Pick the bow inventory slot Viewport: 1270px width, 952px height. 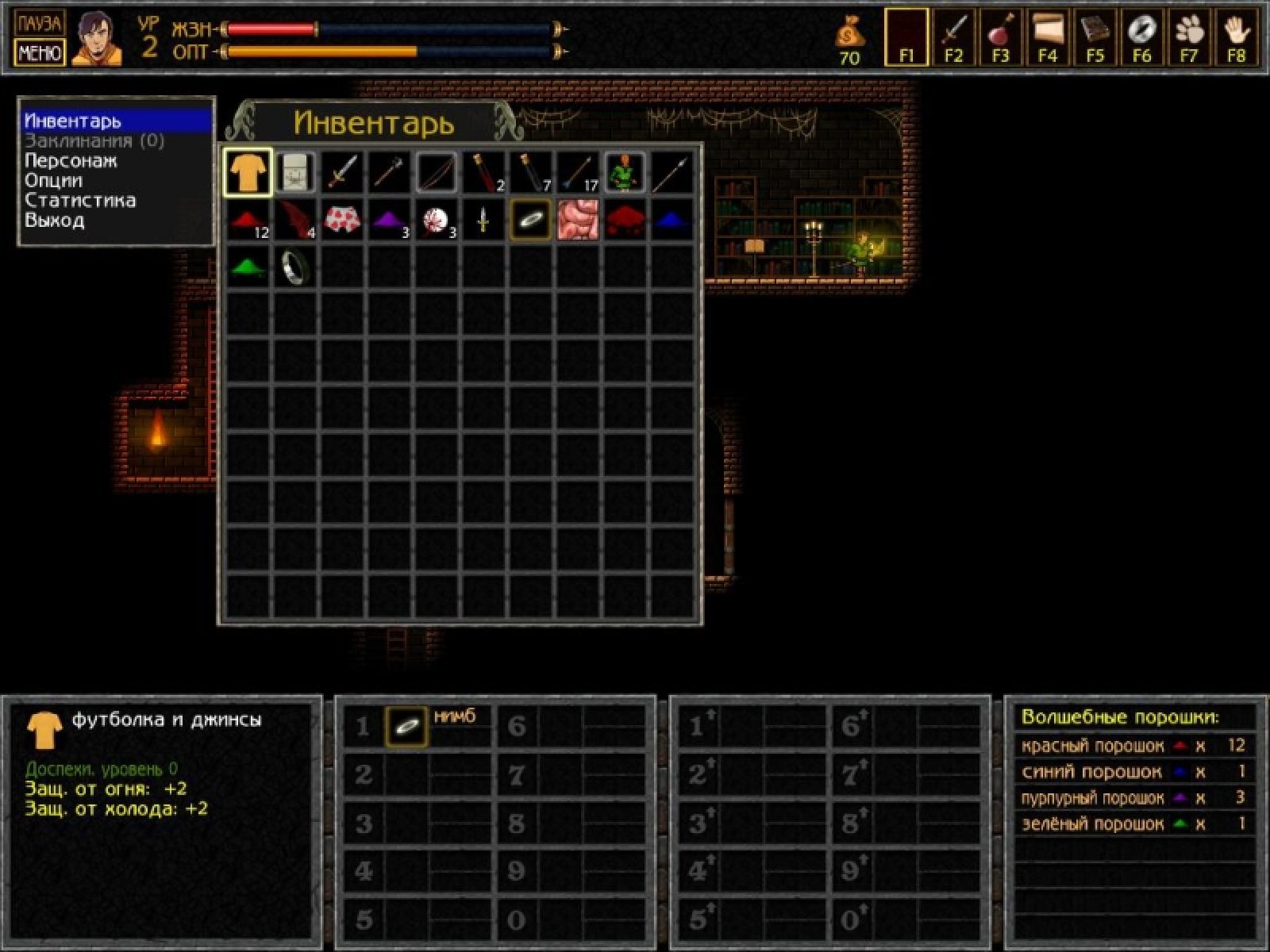click(437, 172)
